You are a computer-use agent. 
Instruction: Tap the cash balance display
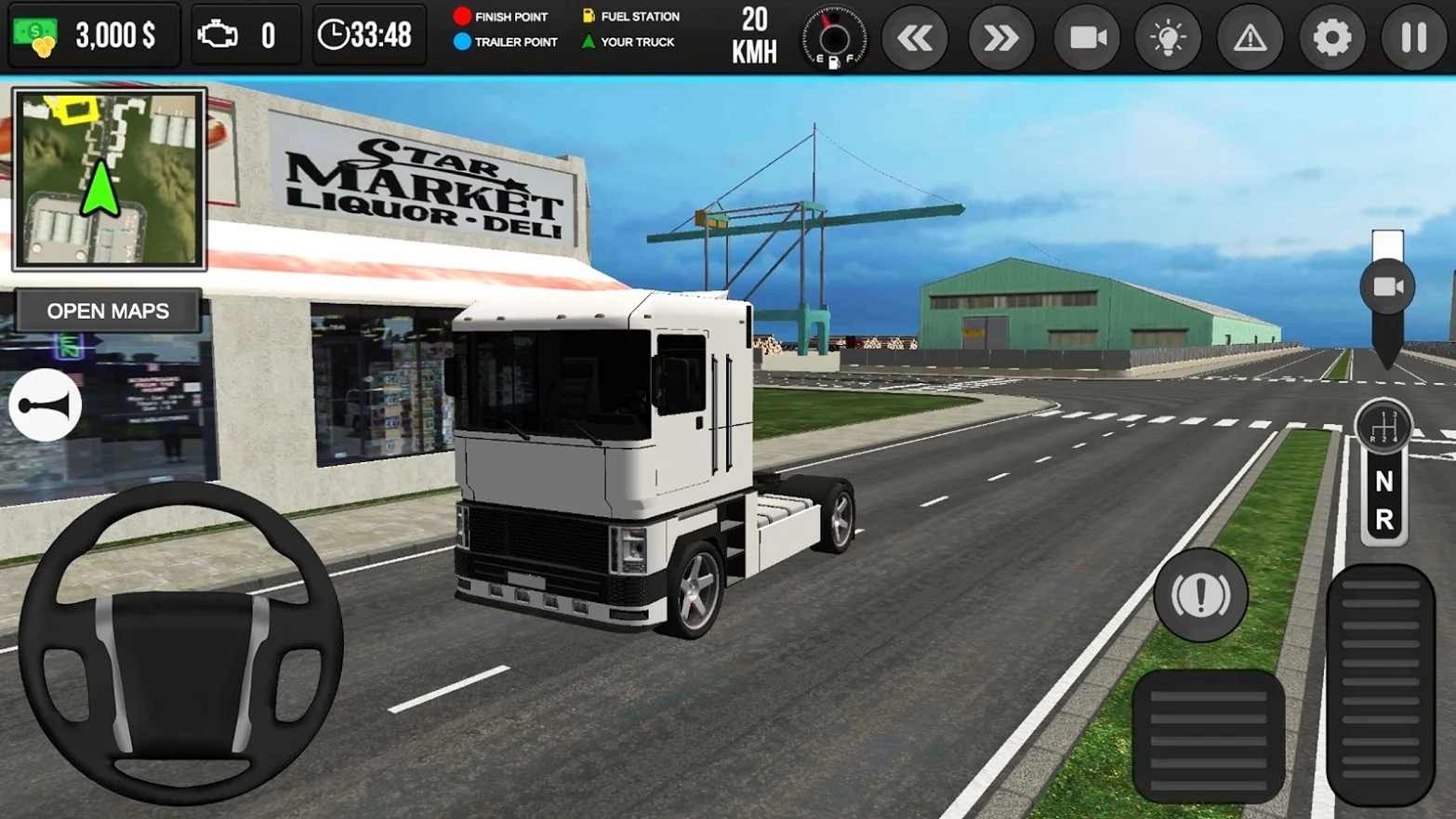tap(93, 35)
